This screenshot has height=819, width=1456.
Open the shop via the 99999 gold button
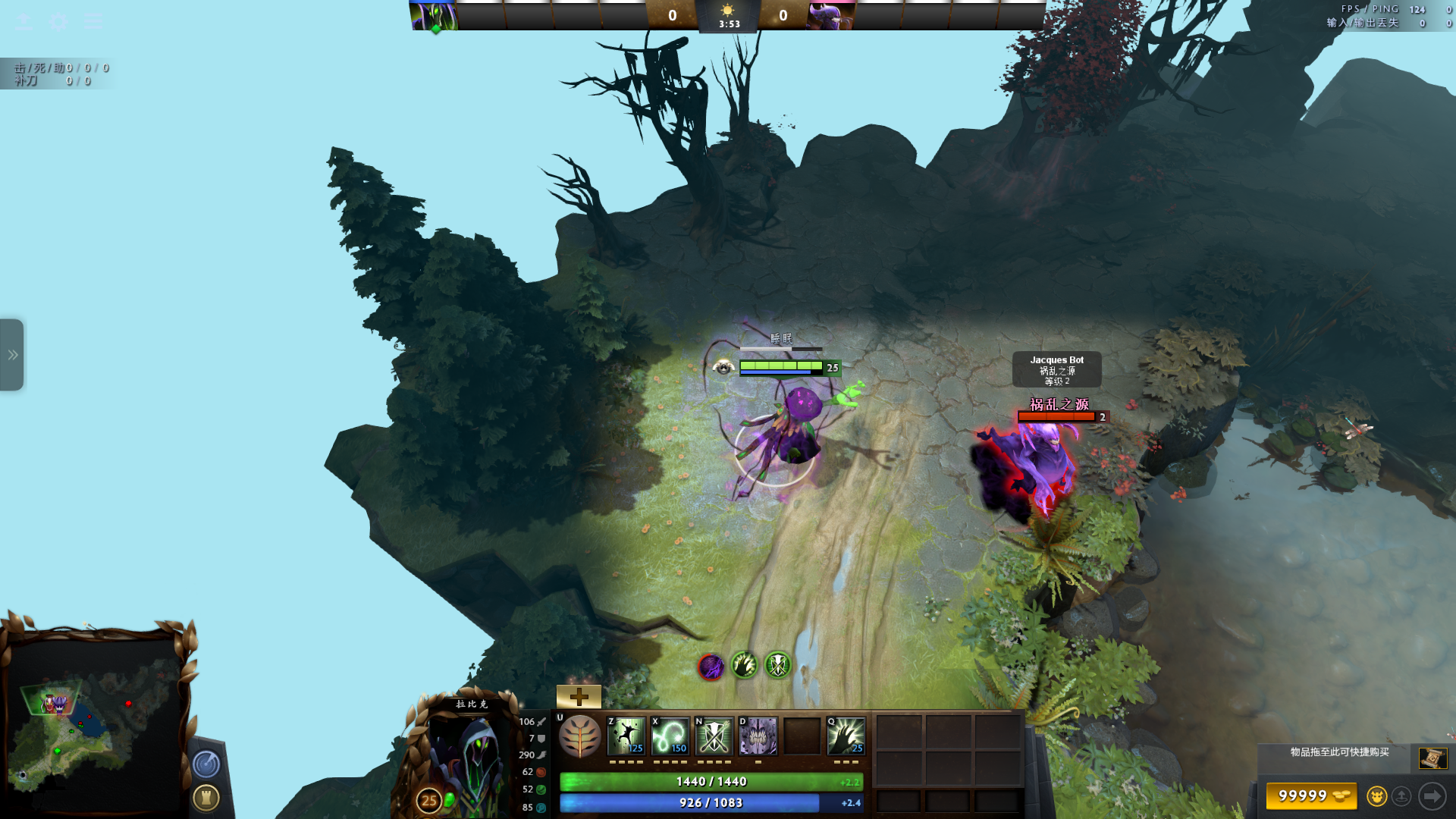pyautogui.click(x=1311, y=796)
